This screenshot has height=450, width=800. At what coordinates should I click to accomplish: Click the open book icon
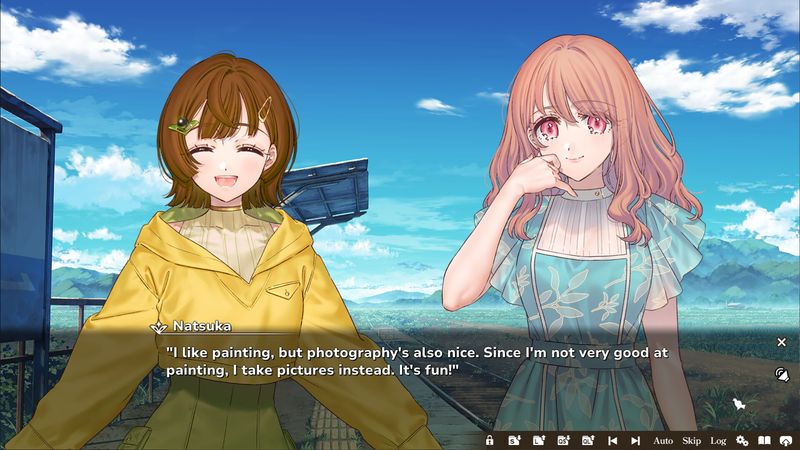(x=764, y=440)
